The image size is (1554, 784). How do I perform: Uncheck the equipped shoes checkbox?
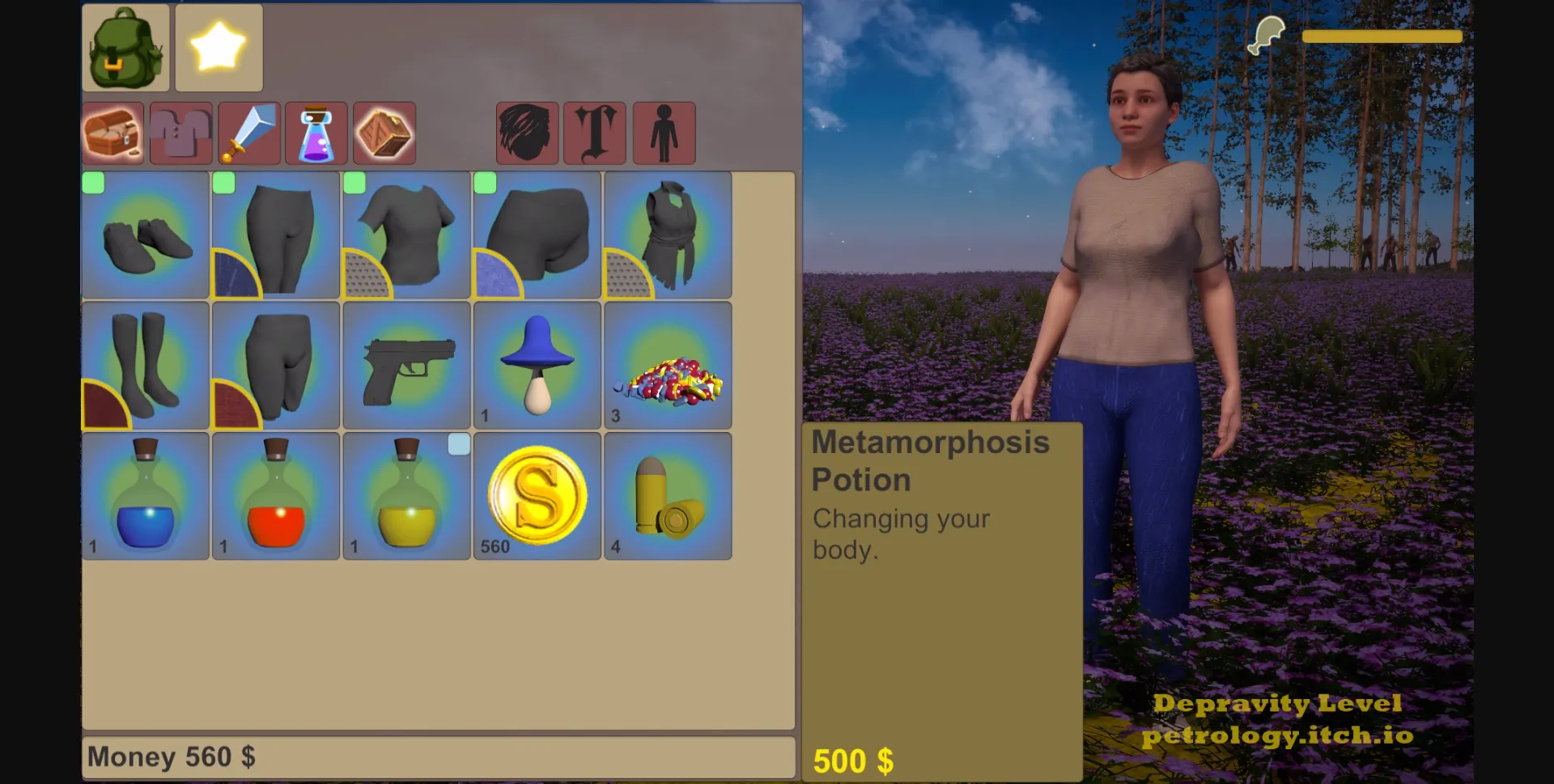(93, 184)
